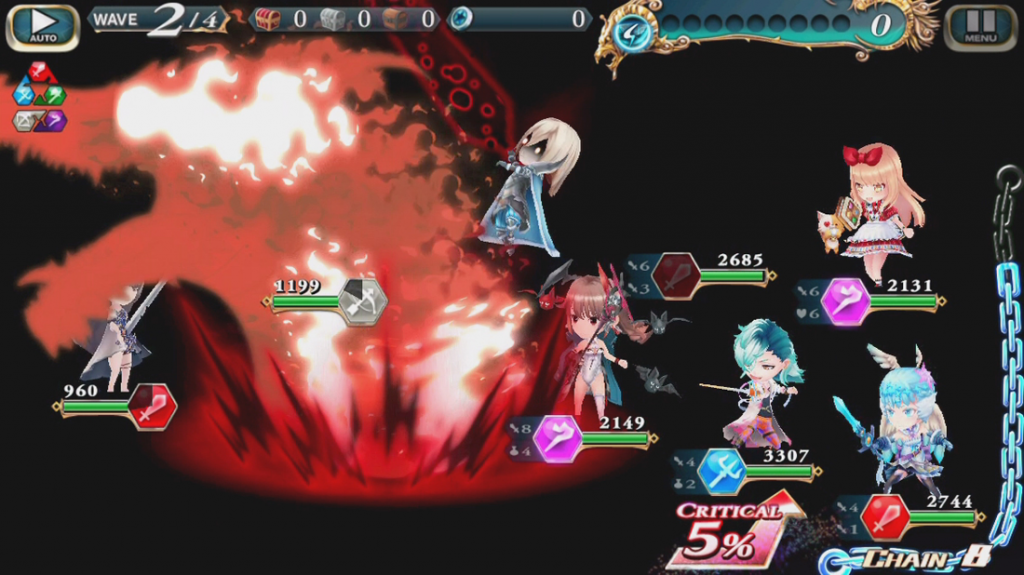Show the element affinity chart
This screenshot has height=575, width=1024.
pyautogui.click(x=38, y=97)
